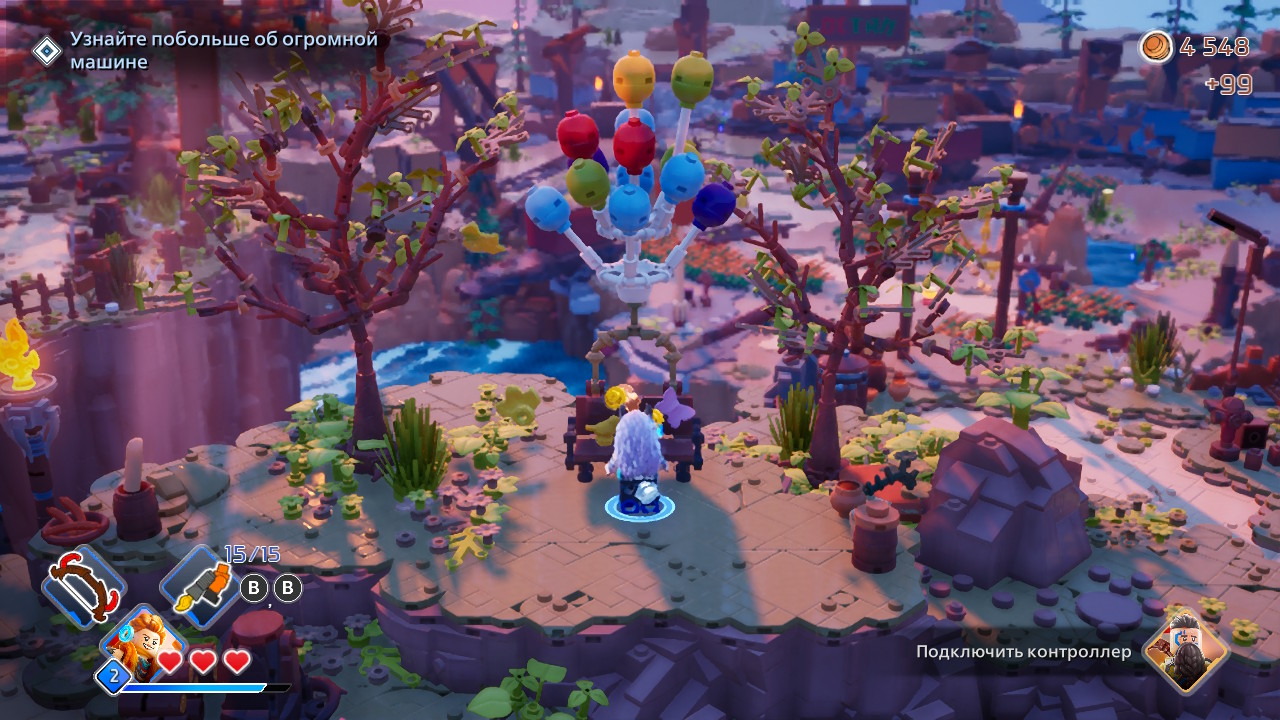This screenshot has width=1280, height=720.
Task: Open the quest tracker about the huge machine
Action: (223, 50)
